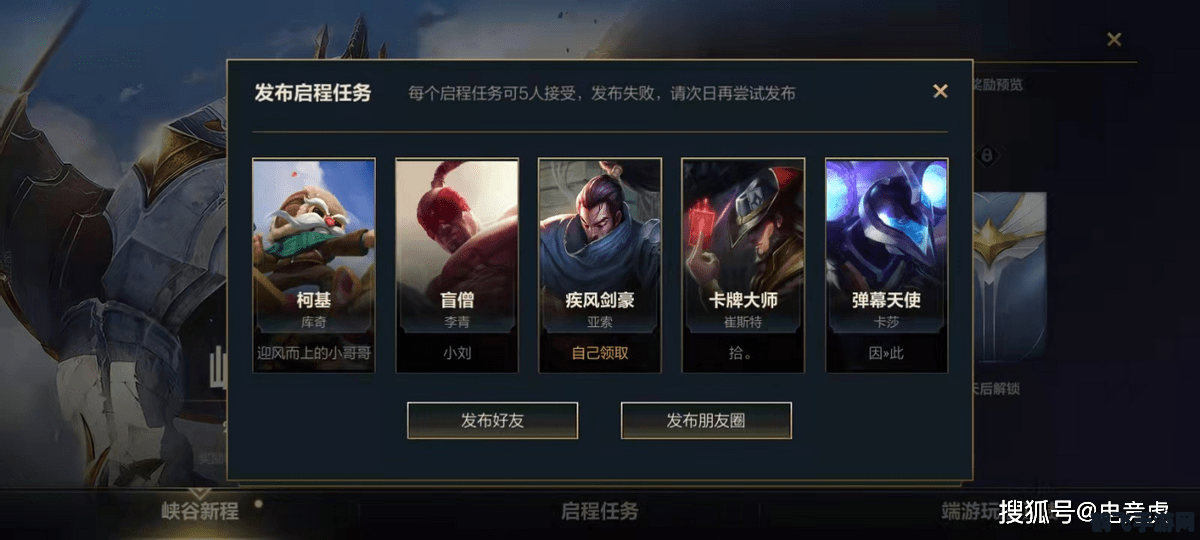The image size is (1200, 540).
Task: Click the 发布朋友圈 button
Action: [706, 420]
